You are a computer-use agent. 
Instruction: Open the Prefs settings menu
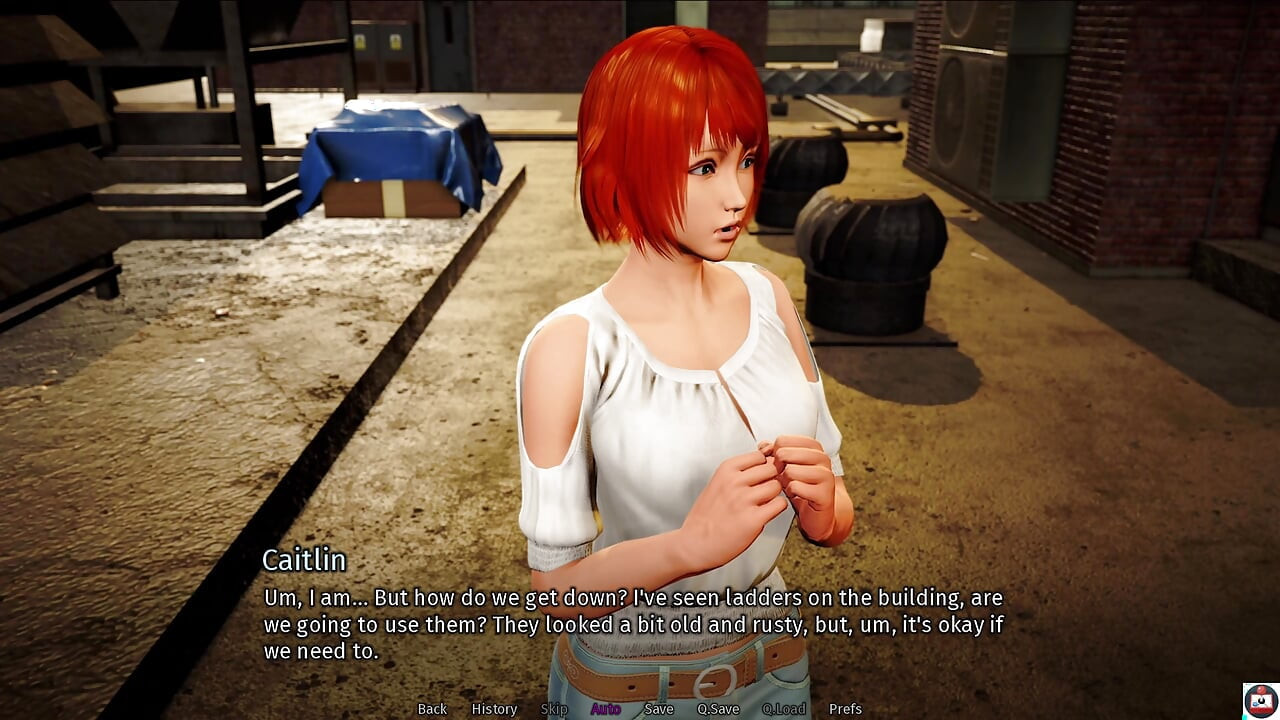845,709
